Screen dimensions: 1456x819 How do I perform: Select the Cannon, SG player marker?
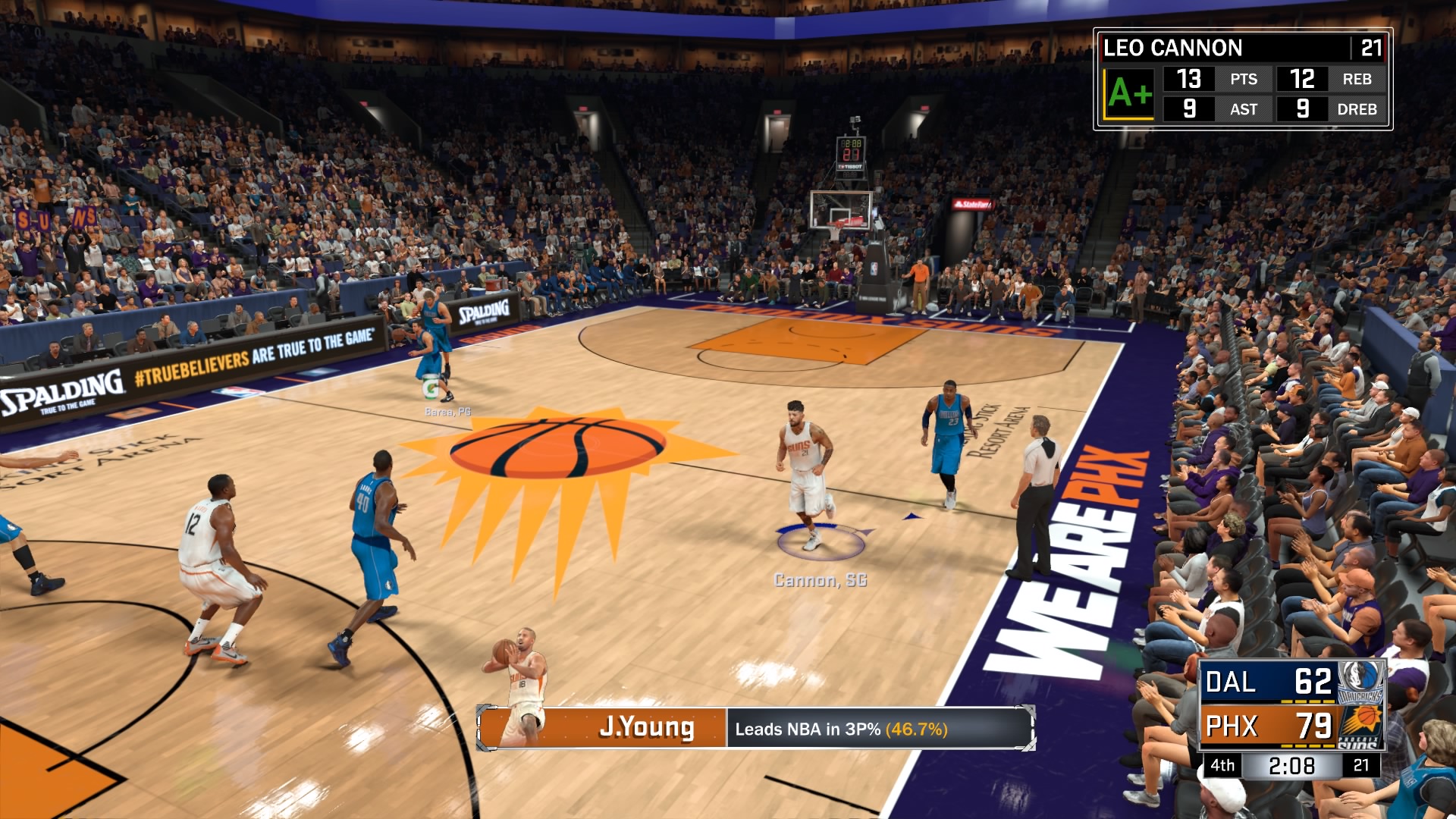tap(820, 580)
